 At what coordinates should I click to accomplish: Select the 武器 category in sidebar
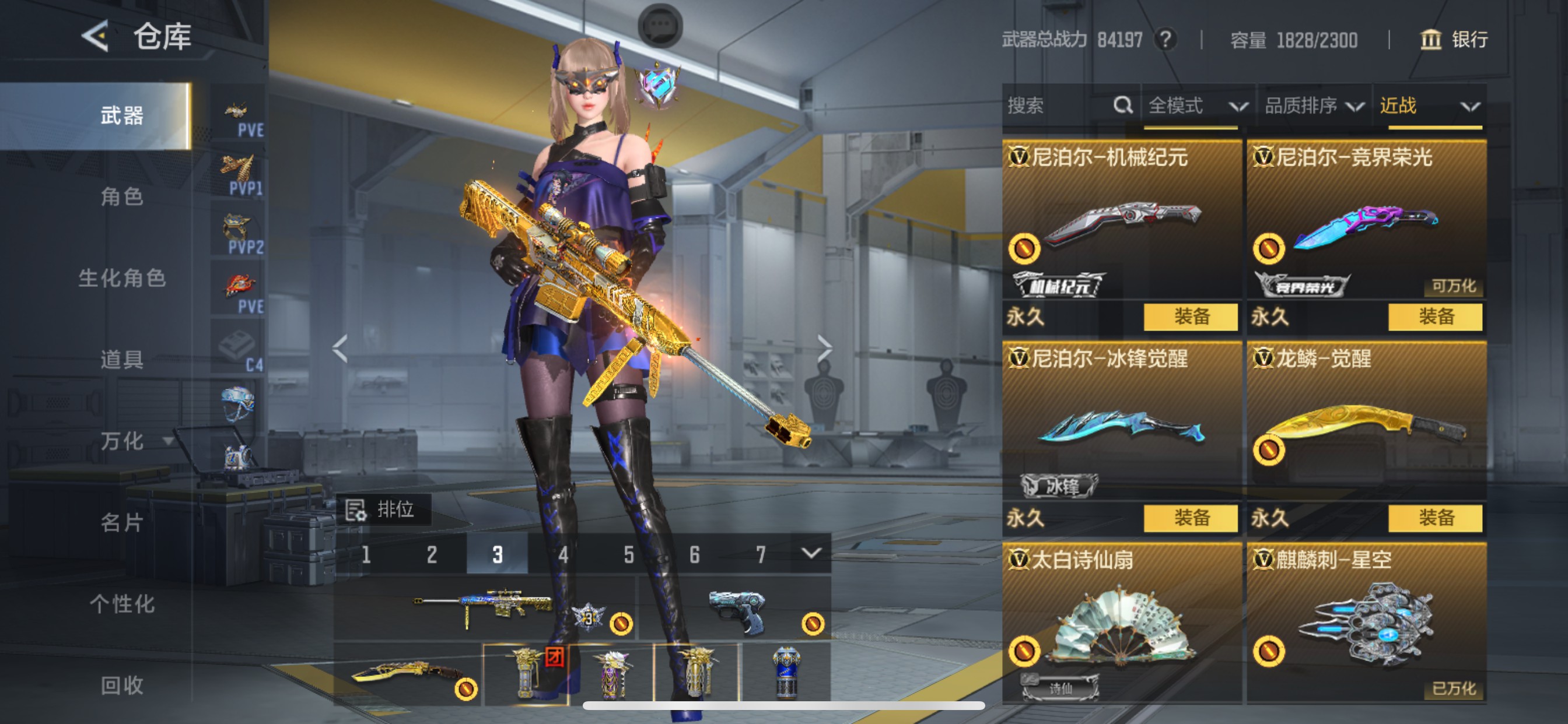point(122,115)
